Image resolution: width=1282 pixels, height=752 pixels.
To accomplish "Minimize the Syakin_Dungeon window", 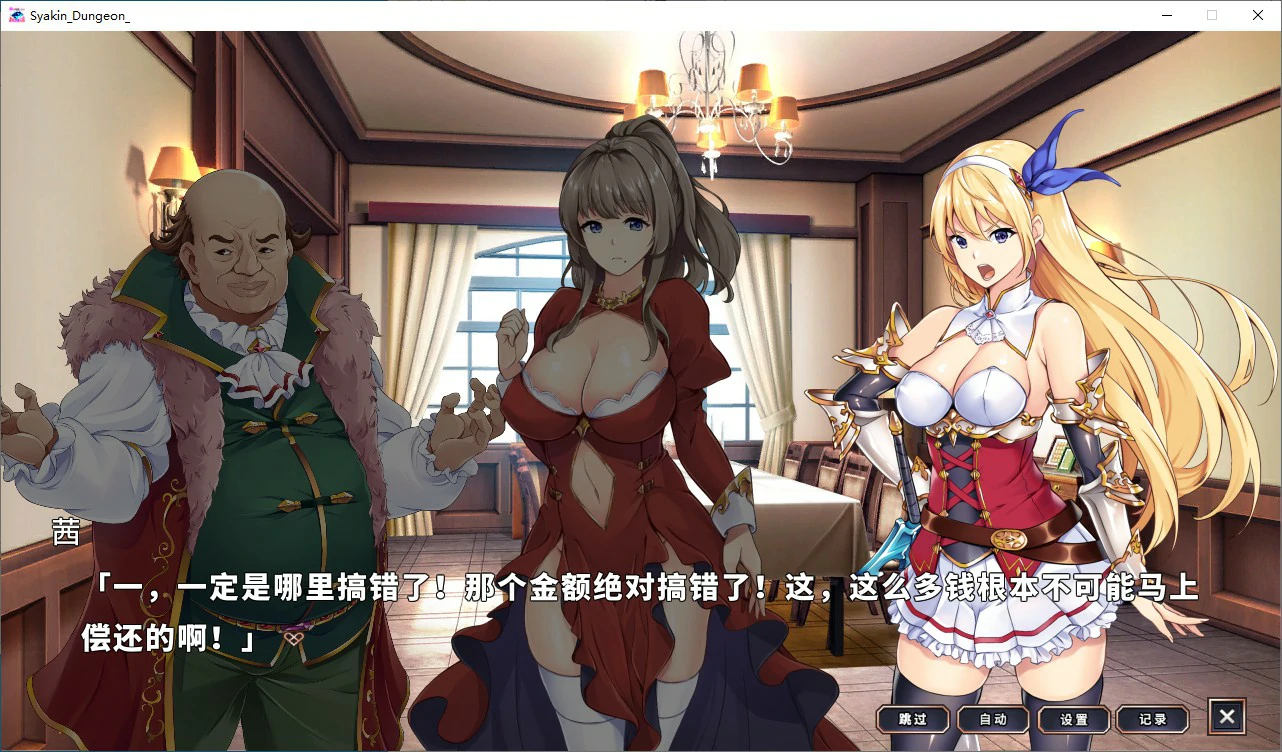I will [x=1165, y=15].
